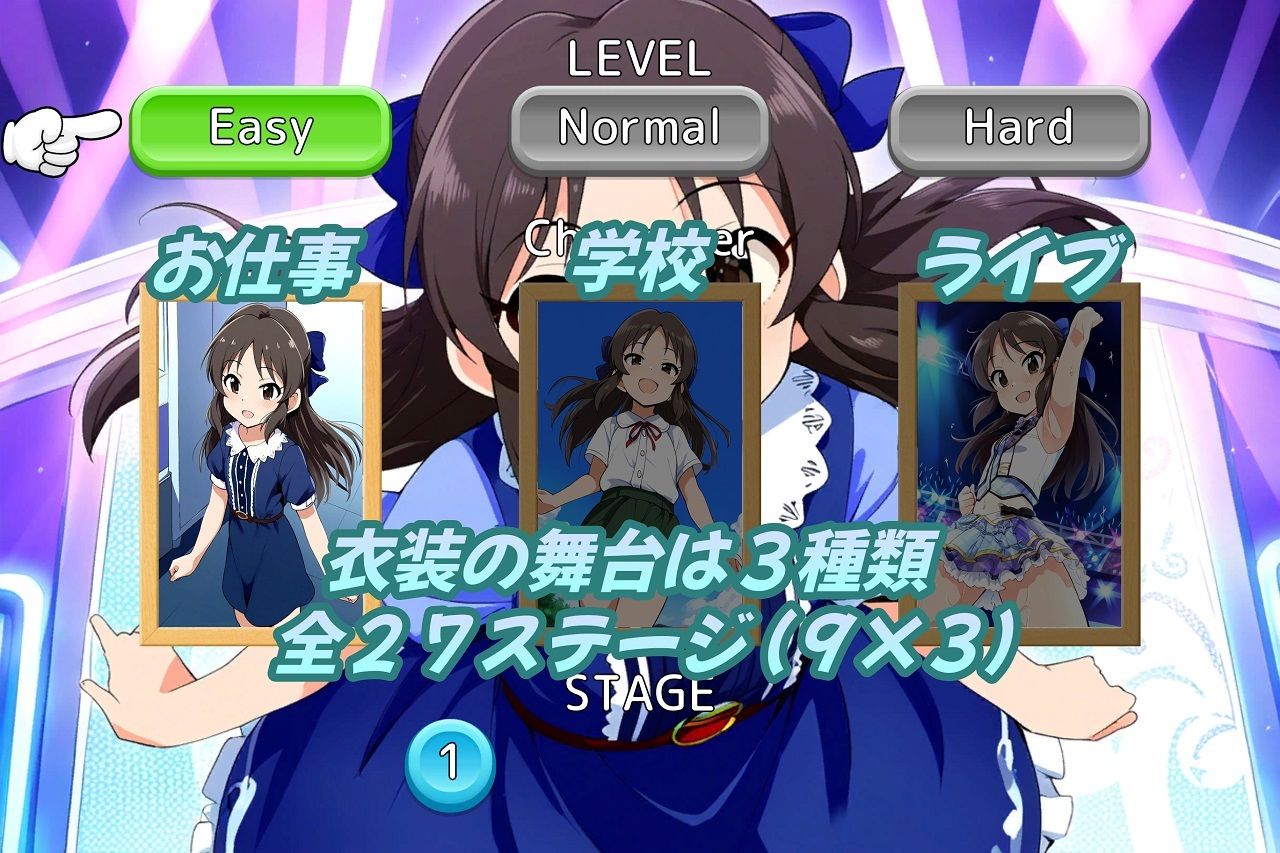The width and height of the screenshot is (1280, 853).
Task: Click the LEVEL heading
Action: pos(637,60)
